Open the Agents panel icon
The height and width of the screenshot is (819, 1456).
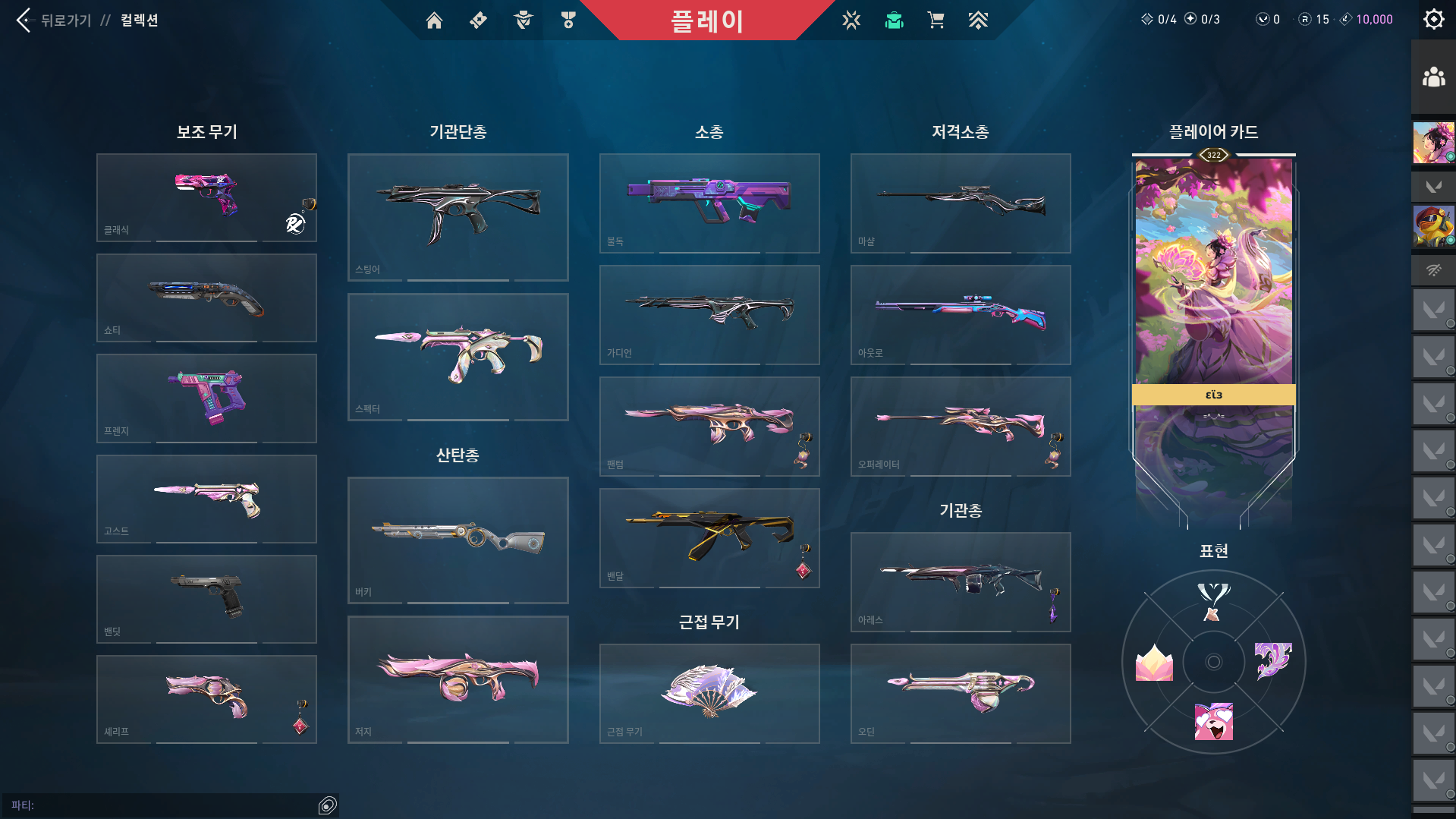coord(522,20)
